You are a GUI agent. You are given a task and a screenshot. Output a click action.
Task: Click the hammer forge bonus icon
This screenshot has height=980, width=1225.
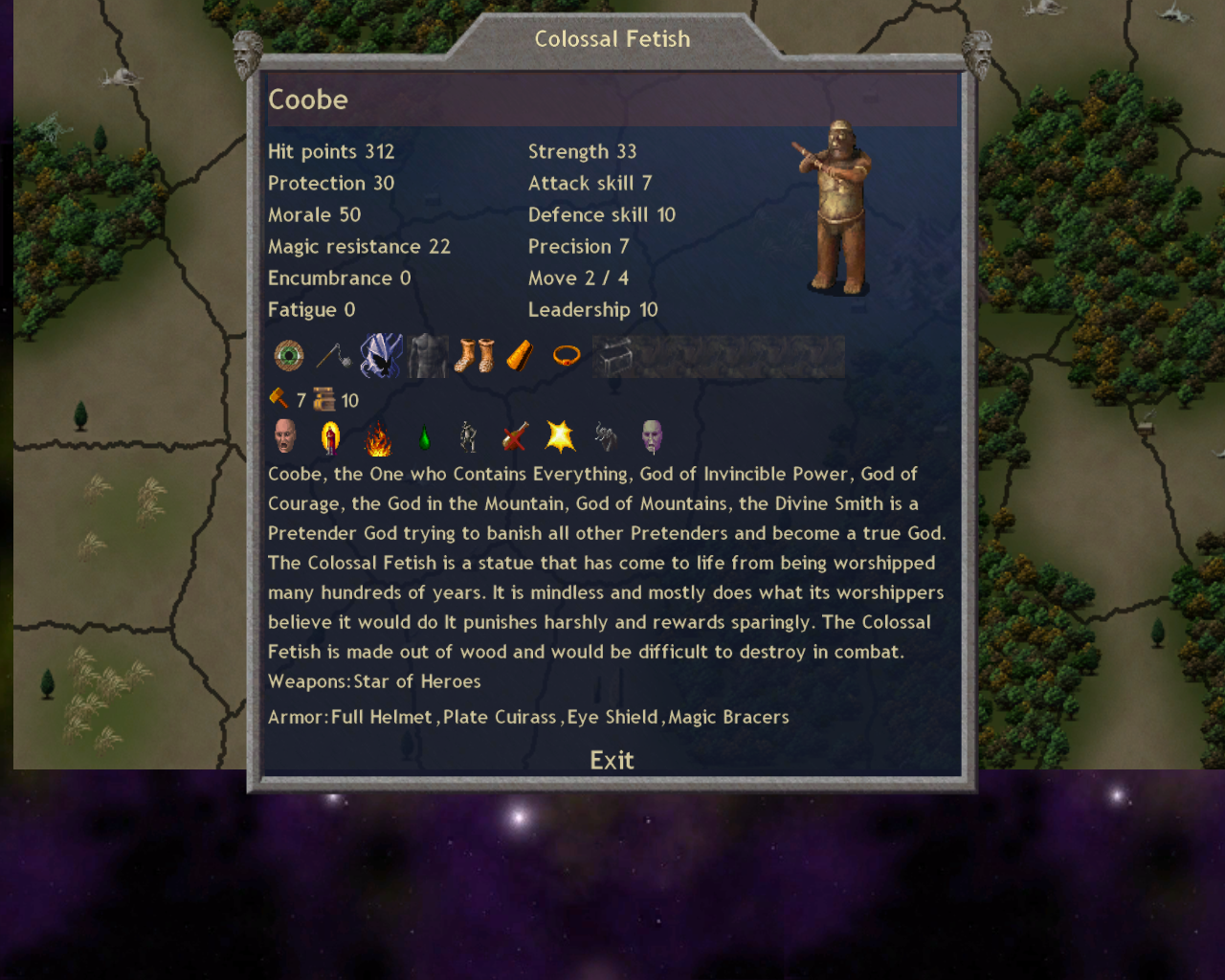coord(278,398)
